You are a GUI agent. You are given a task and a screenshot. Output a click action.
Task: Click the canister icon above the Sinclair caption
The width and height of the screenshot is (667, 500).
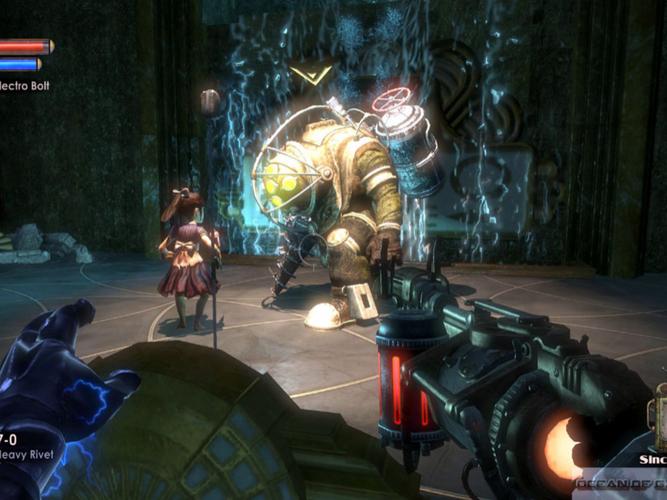657,418
